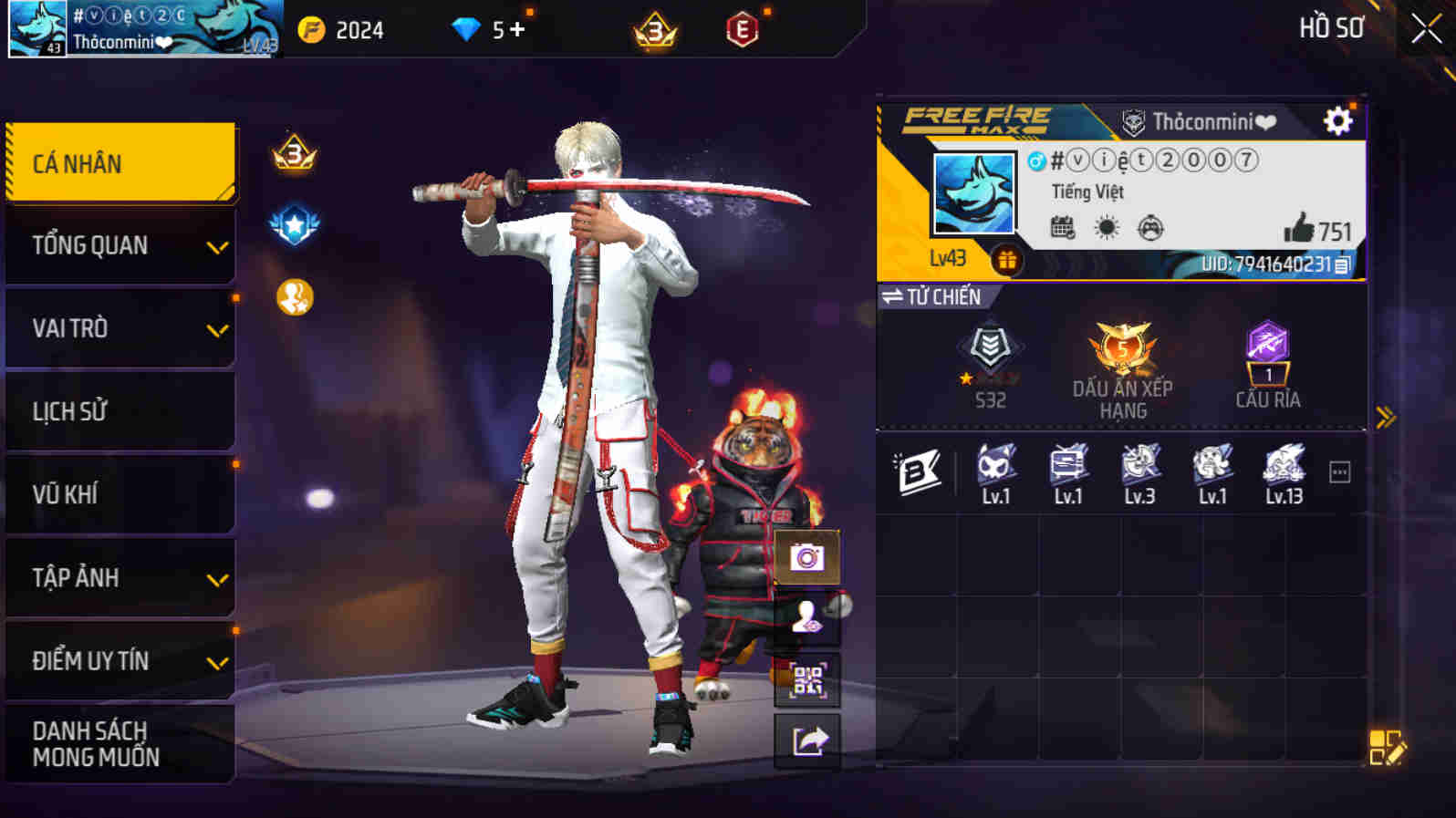The image size is (1456, 818).
Task: Expand the TỔNG QUAN section
Action: click(x=121, y=244)
